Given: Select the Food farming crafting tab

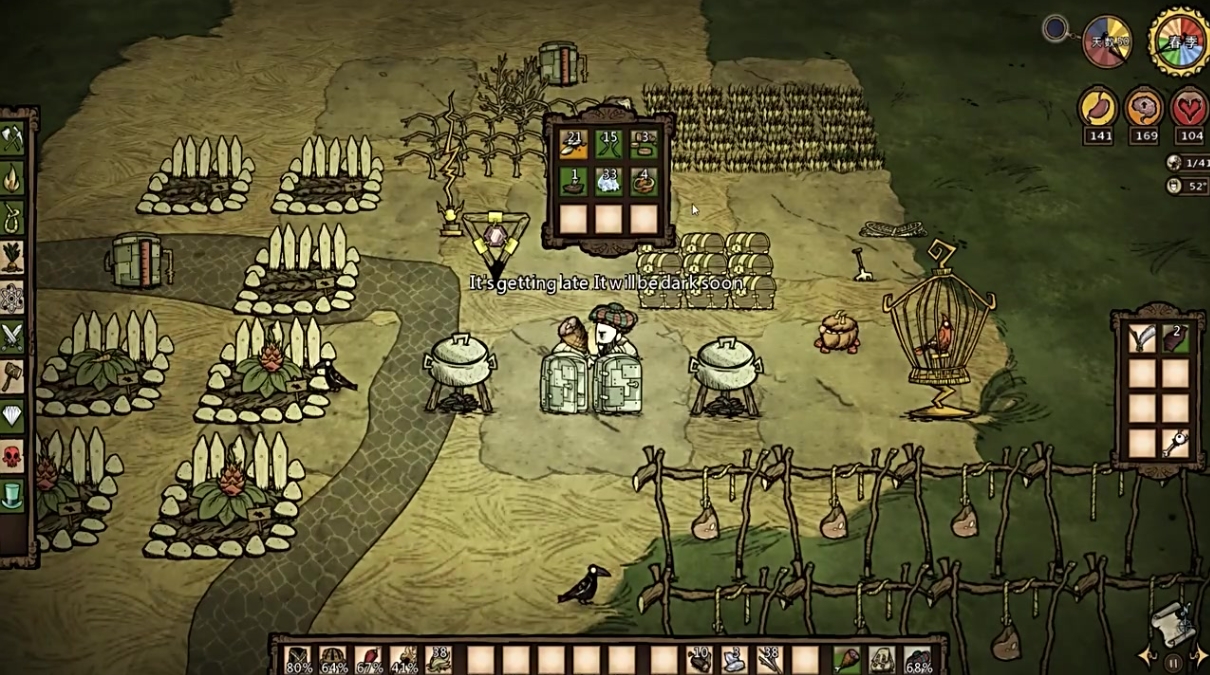Looking at the screenshot, I should pyautogui.click(x=13, y=257).
